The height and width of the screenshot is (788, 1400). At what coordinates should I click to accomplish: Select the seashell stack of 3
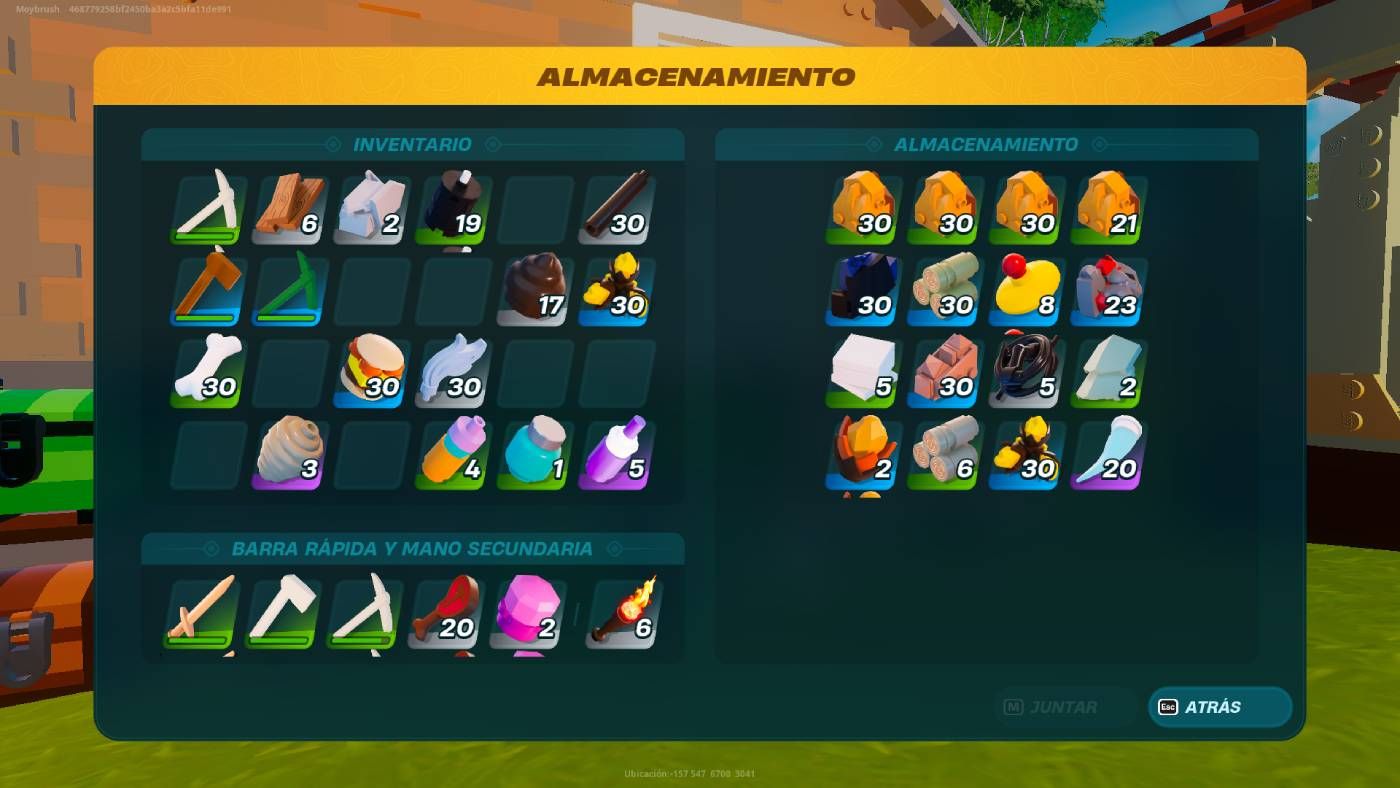[288, 453]
